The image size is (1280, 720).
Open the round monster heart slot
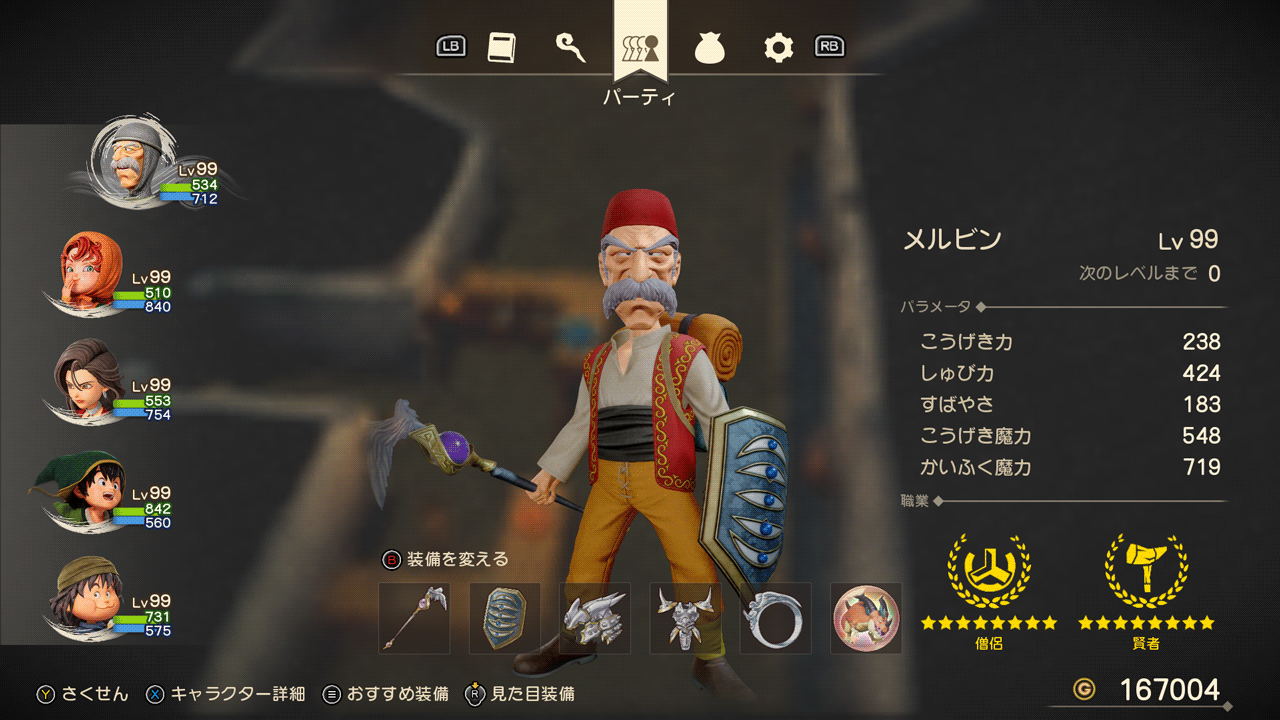(866, 618)
